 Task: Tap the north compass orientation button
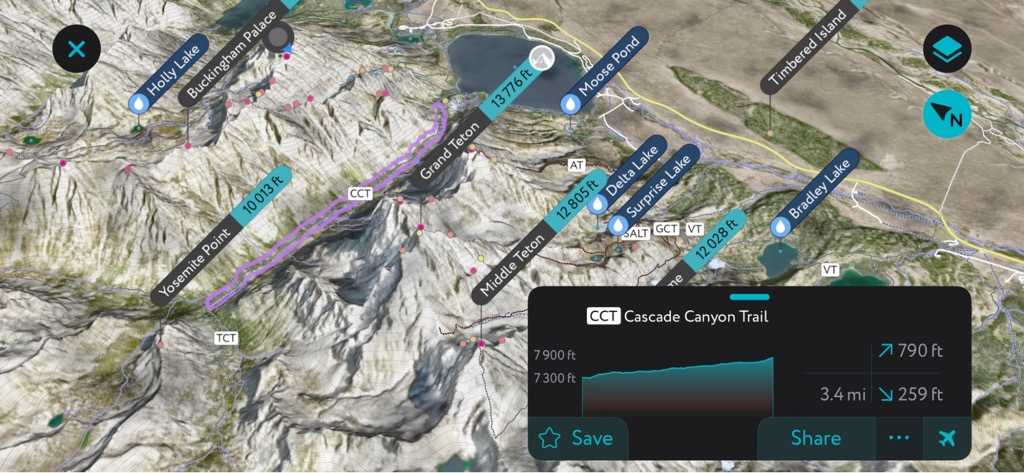pyautogui.click(x=946, y=116)
